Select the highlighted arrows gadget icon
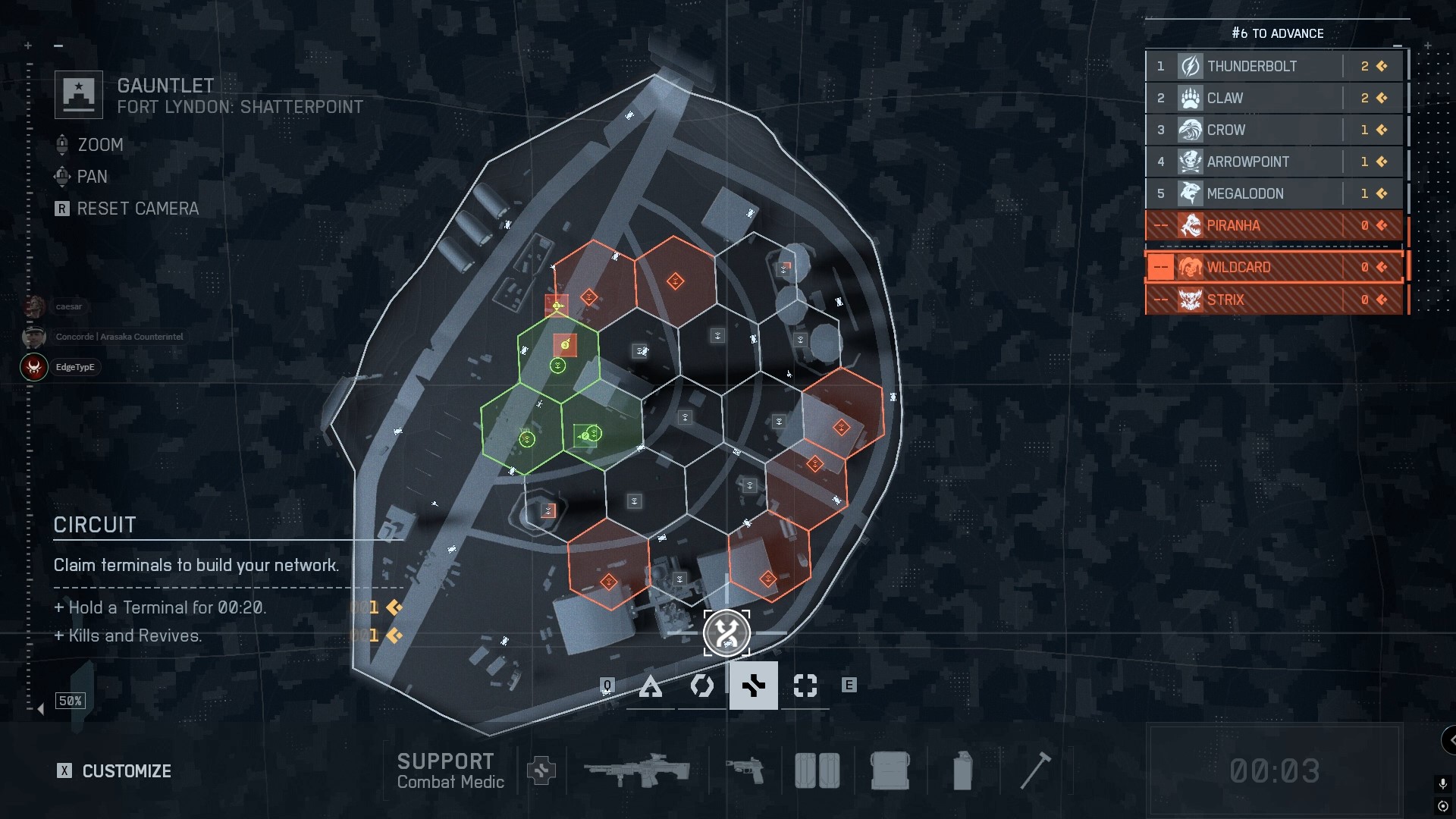This screenshot has width=1456, height=819. pyautogui.click(x=754, y=686)
